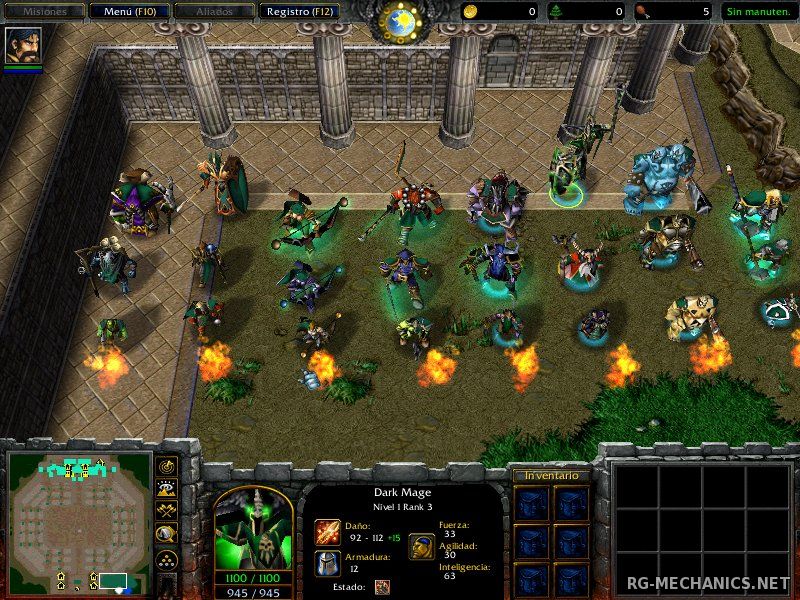The width and height of the screenshot is (800, 600).
Task: Open the Aliados allies panel
Action: [x=212, y=12]
